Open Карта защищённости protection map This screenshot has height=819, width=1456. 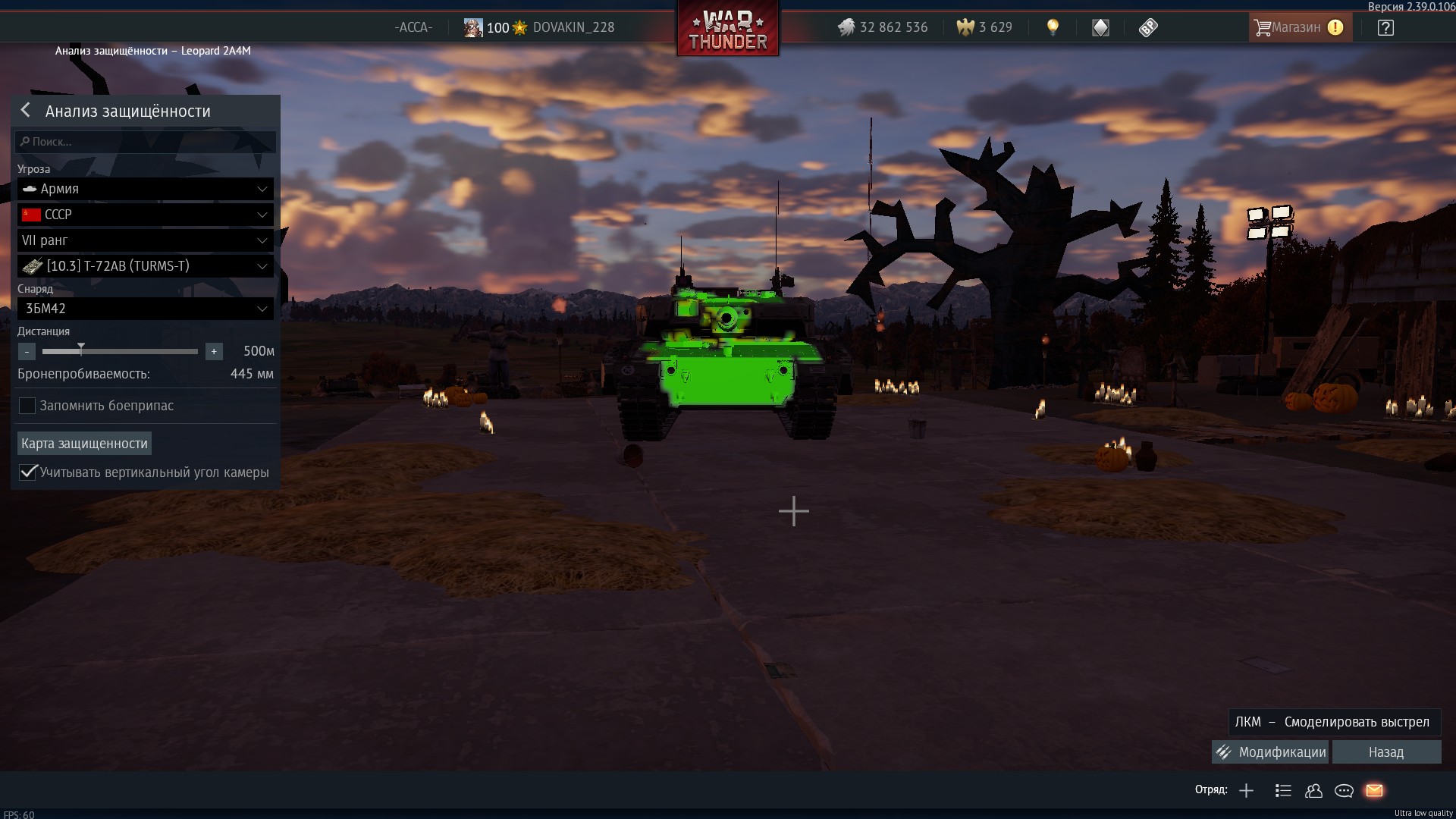tap(84, 444)
